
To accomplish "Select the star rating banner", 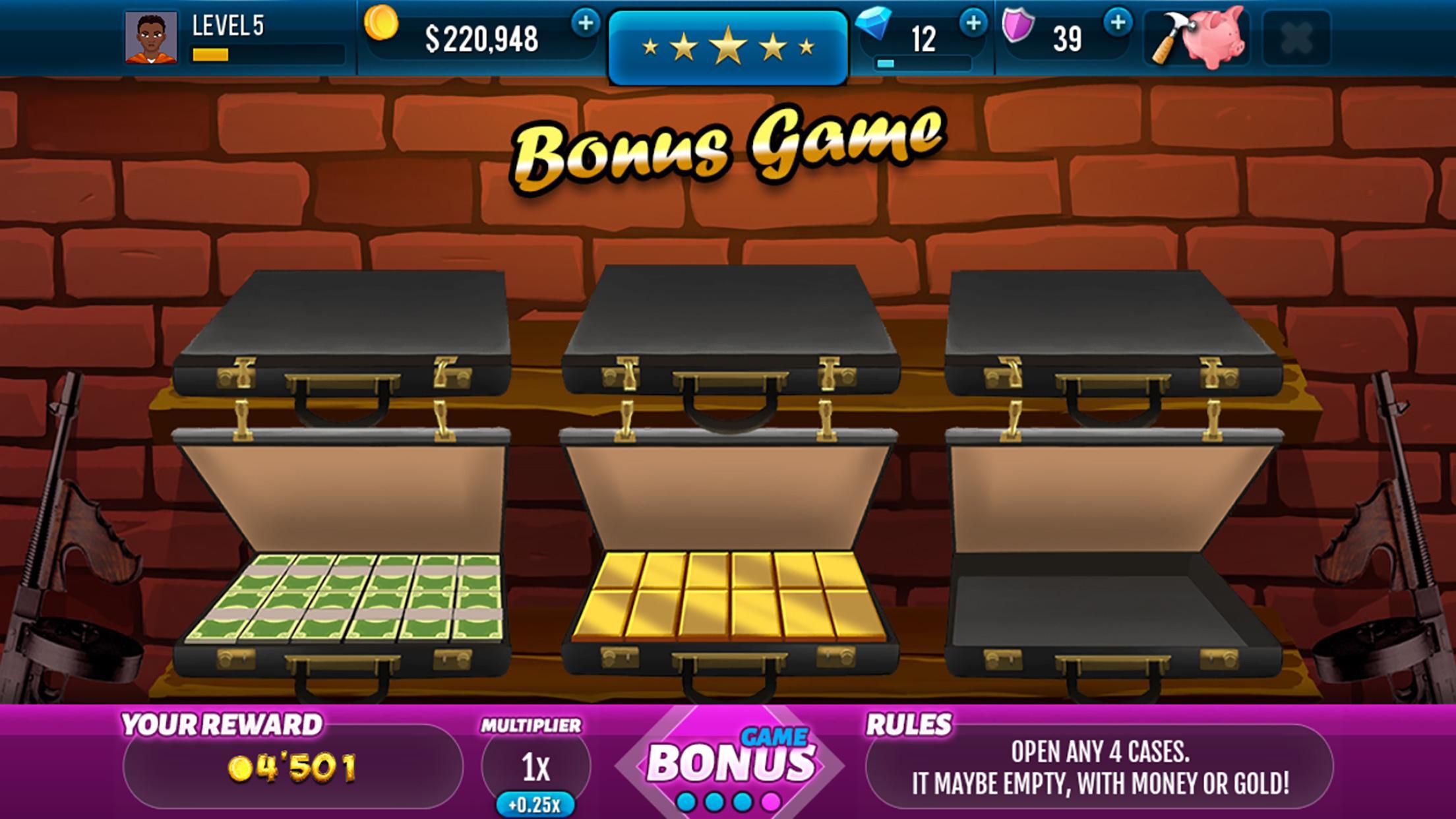I will tap(727, 44).
